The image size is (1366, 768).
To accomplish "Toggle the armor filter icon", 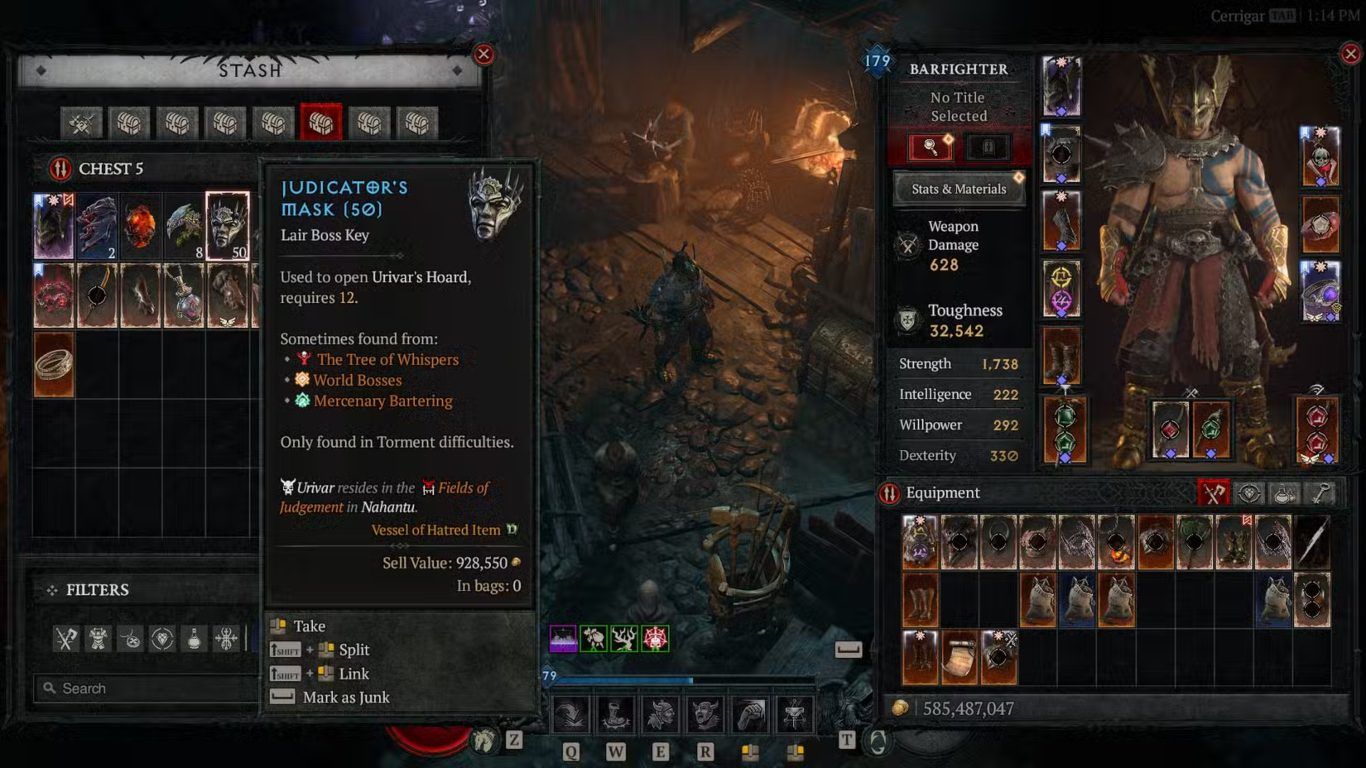I will point(98,638).
